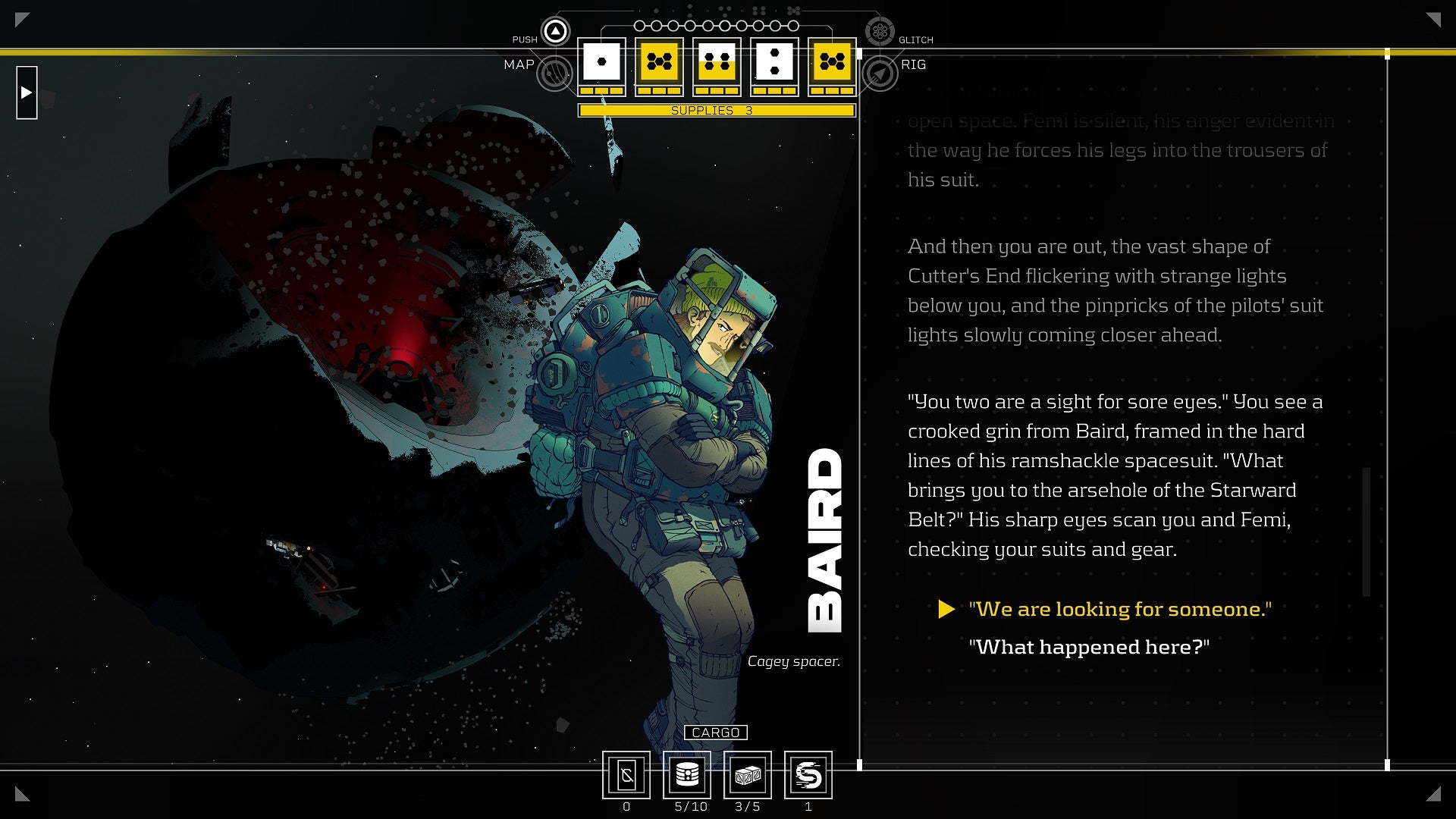Click the empty contract slot icon showing zero
The width and height of the screenshot is (1456, 819).
tap(626, 775)
